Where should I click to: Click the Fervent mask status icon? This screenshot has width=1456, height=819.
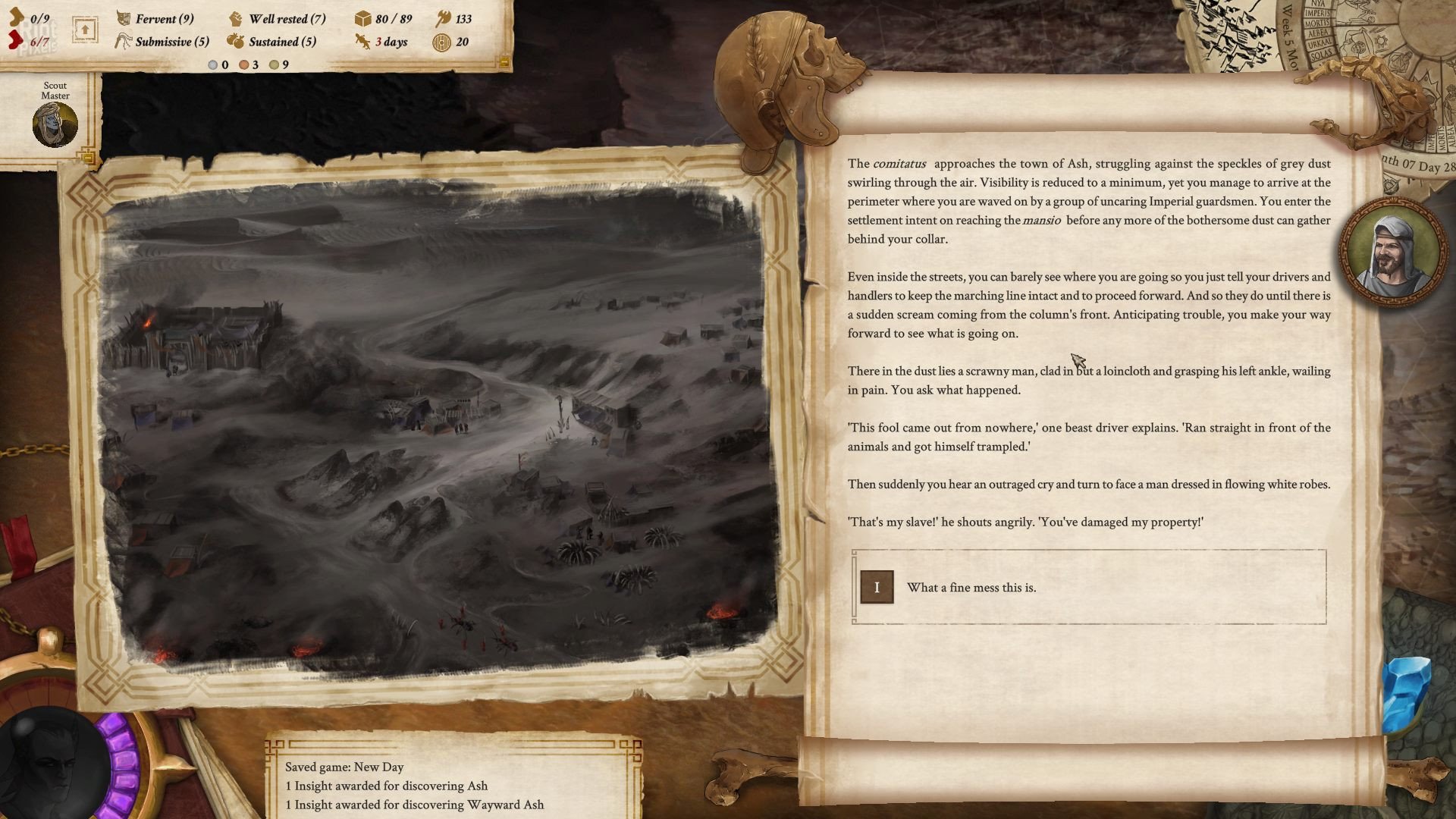coord(121,19)
